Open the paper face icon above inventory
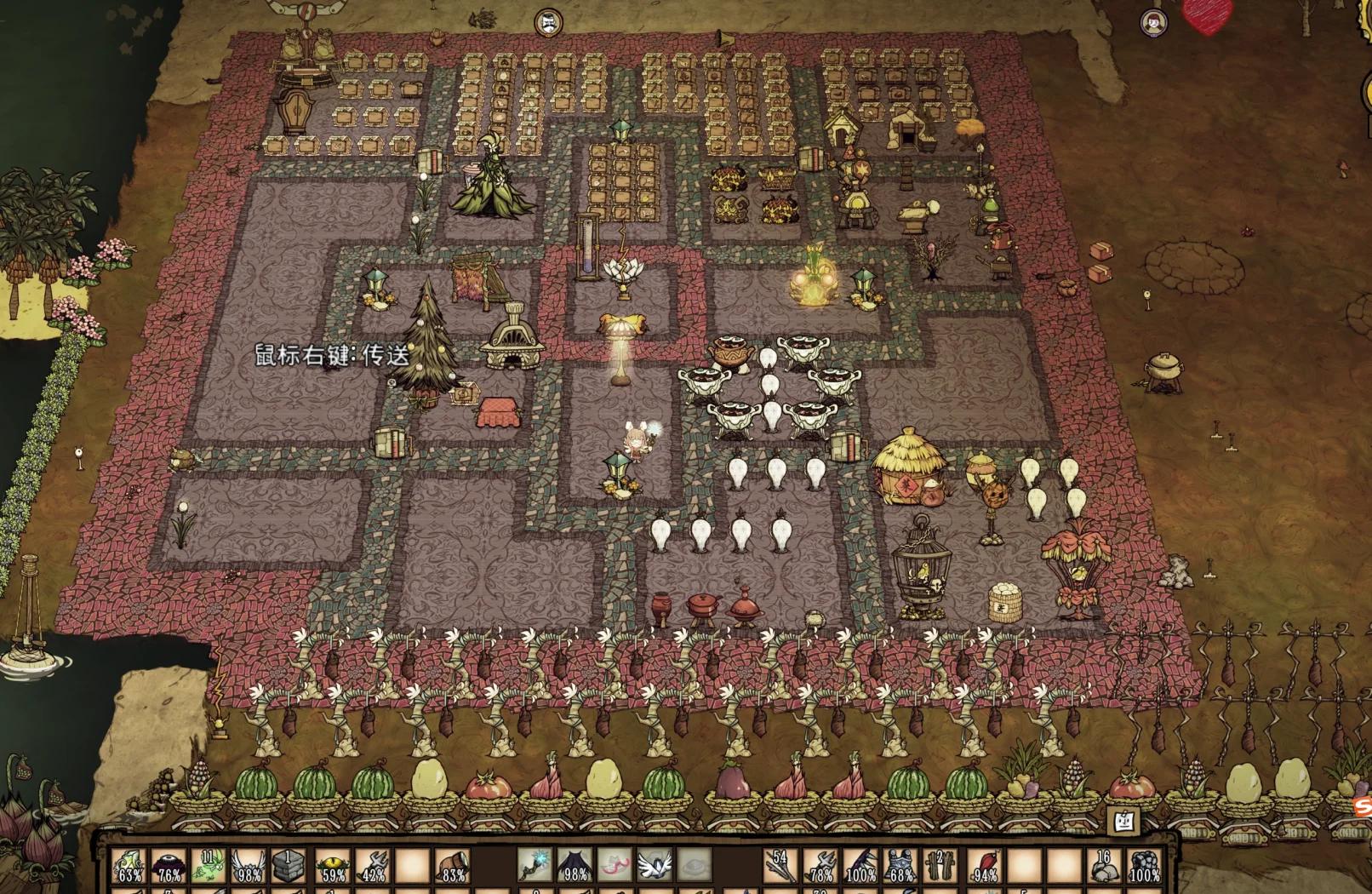 [1123, 821]
